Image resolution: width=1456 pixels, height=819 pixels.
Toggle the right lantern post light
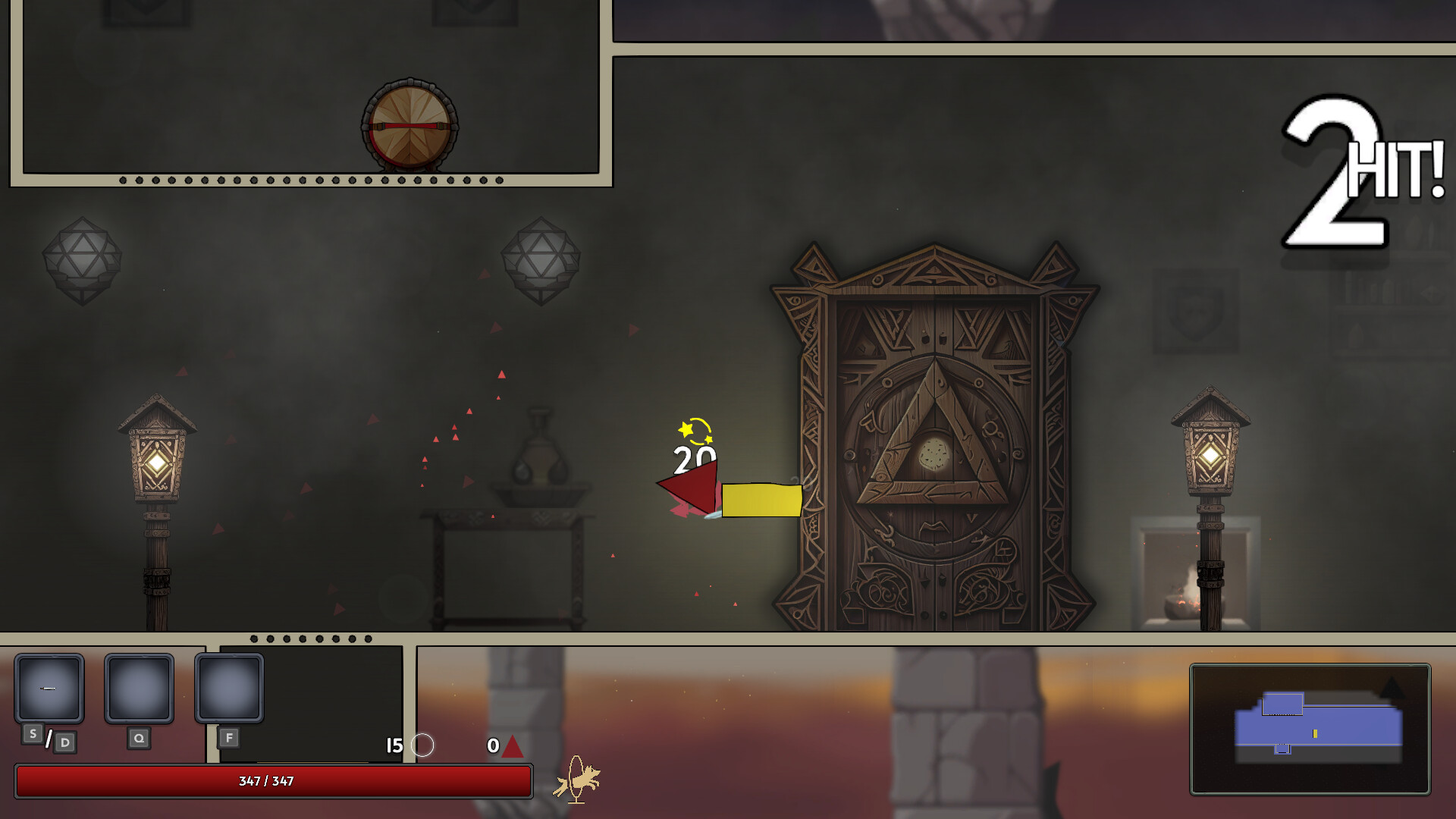1211,455
